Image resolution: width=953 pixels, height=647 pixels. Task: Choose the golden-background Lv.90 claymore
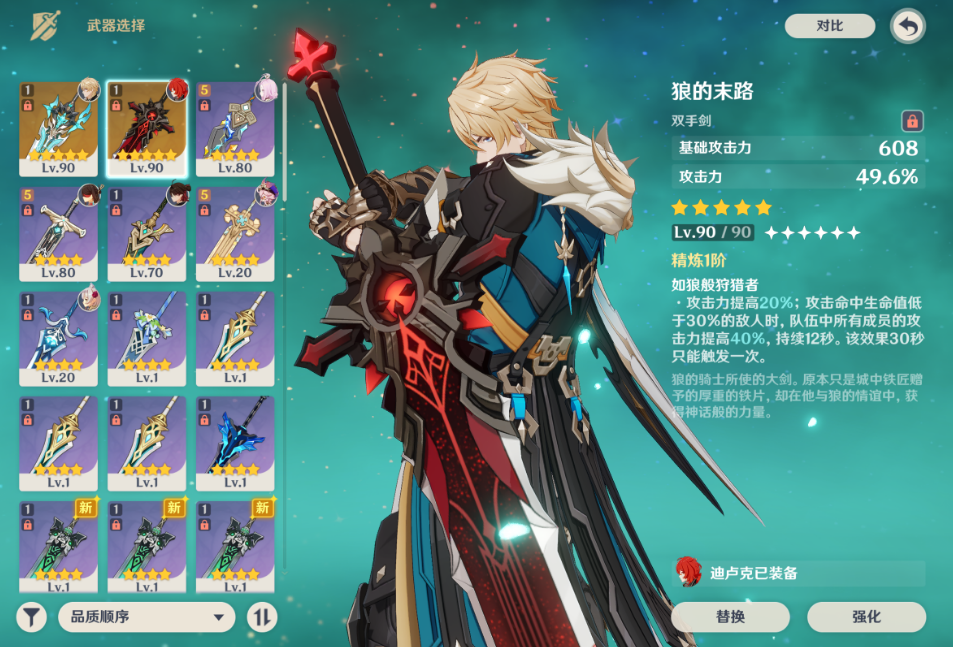coord(59,127)
